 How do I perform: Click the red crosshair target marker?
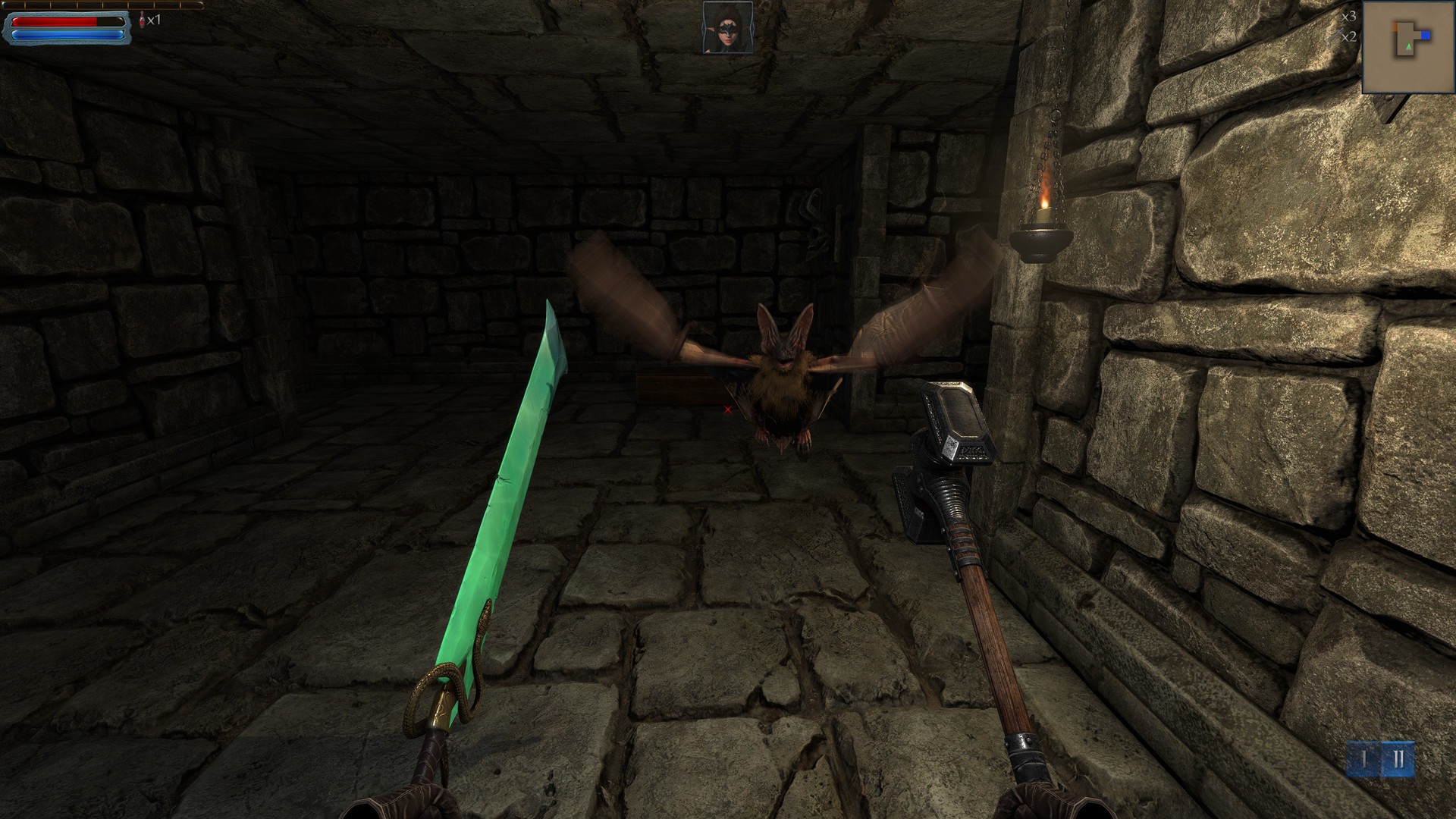tap(726, 409)
